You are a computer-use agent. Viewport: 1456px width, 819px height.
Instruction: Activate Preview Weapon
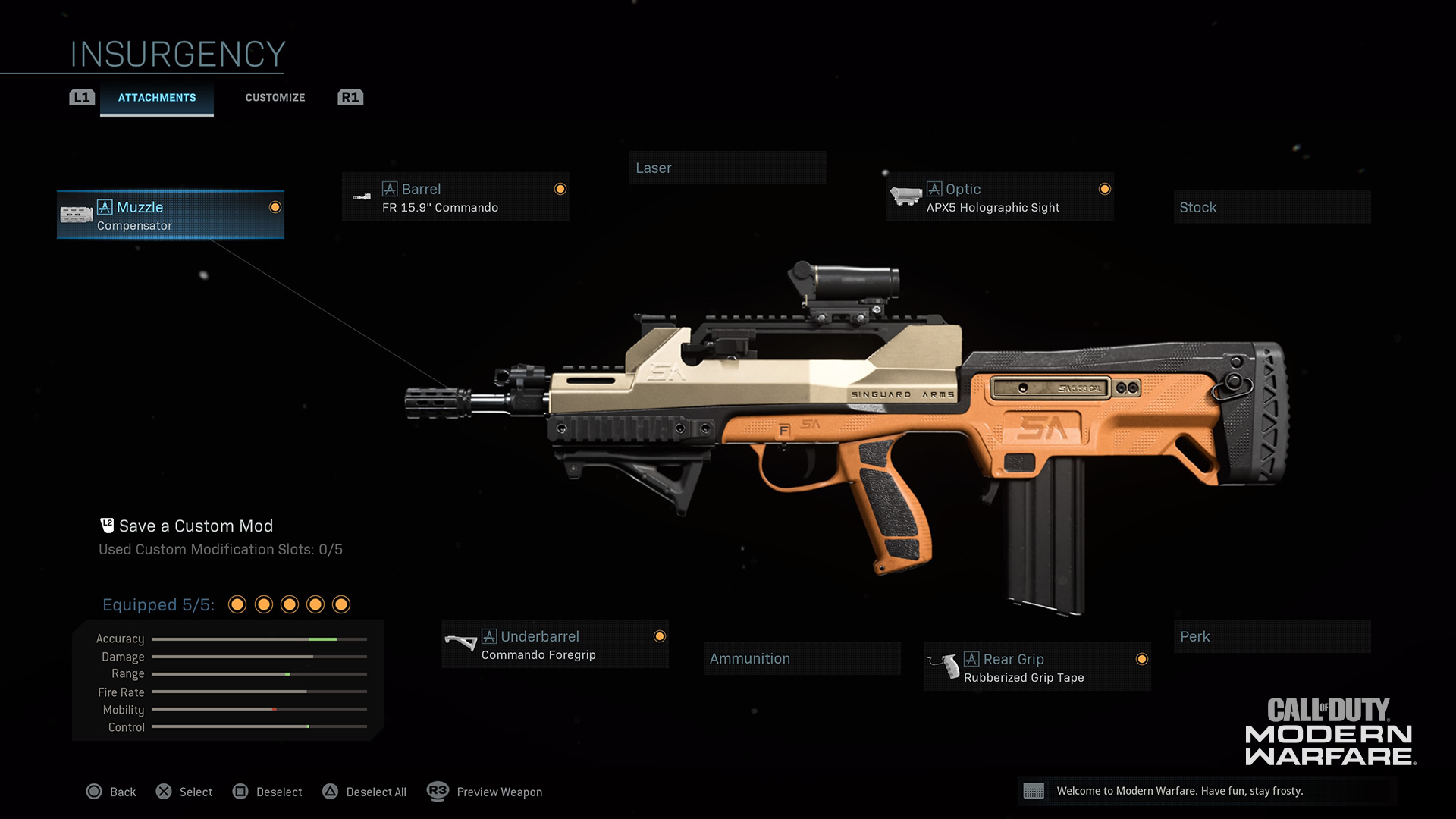[485, 792]
